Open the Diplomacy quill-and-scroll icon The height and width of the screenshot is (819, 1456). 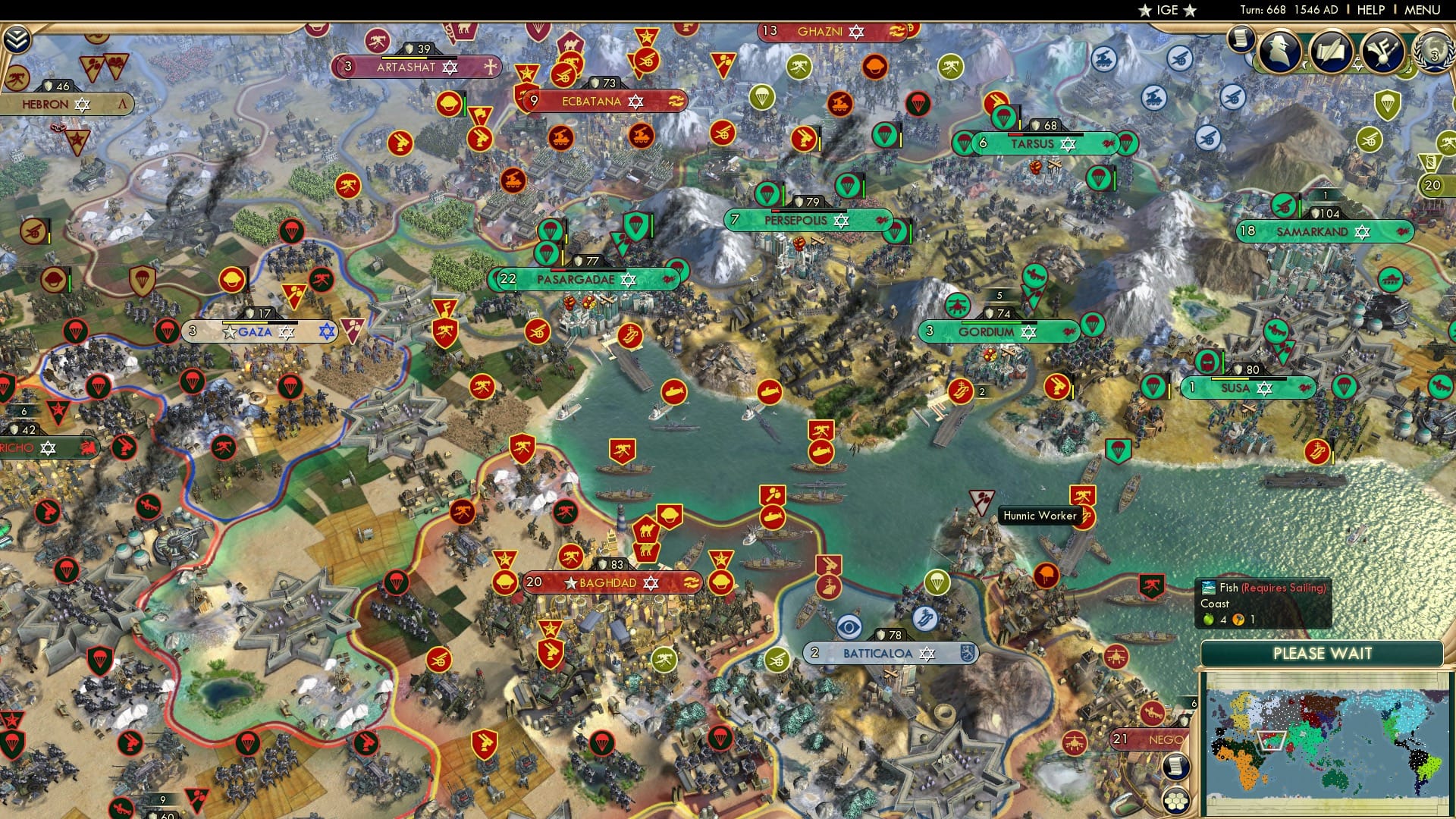[1331, 51]
